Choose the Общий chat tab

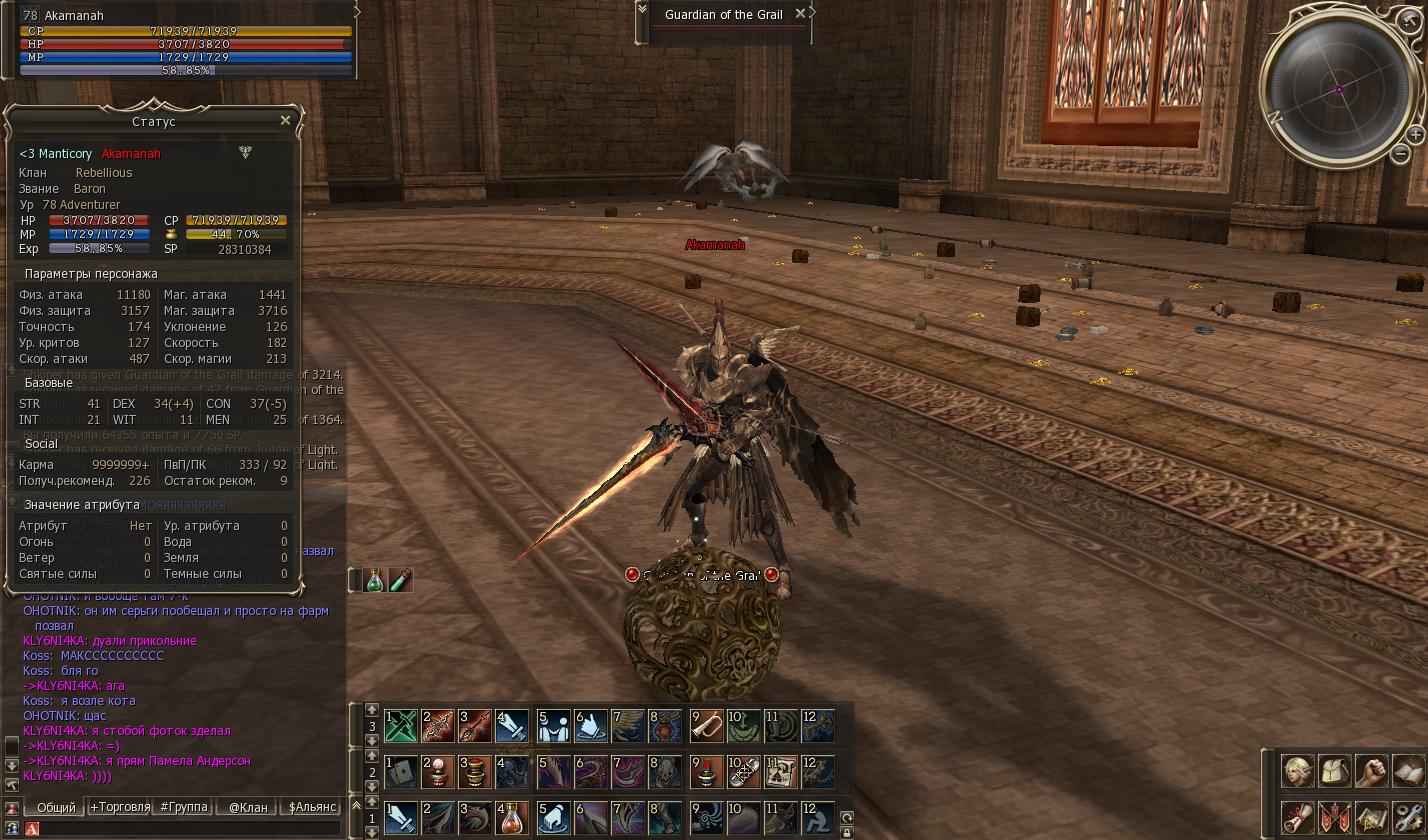[56, 807]
